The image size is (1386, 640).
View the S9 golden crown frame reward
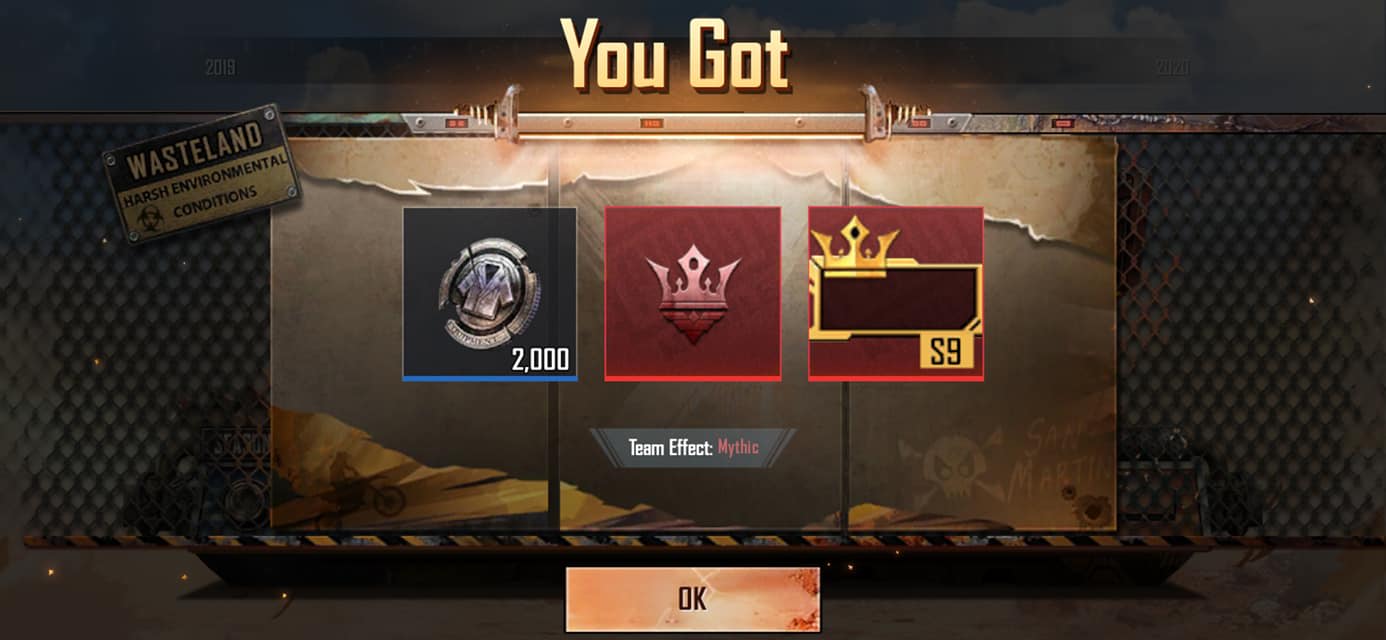(x=895, y=293)
